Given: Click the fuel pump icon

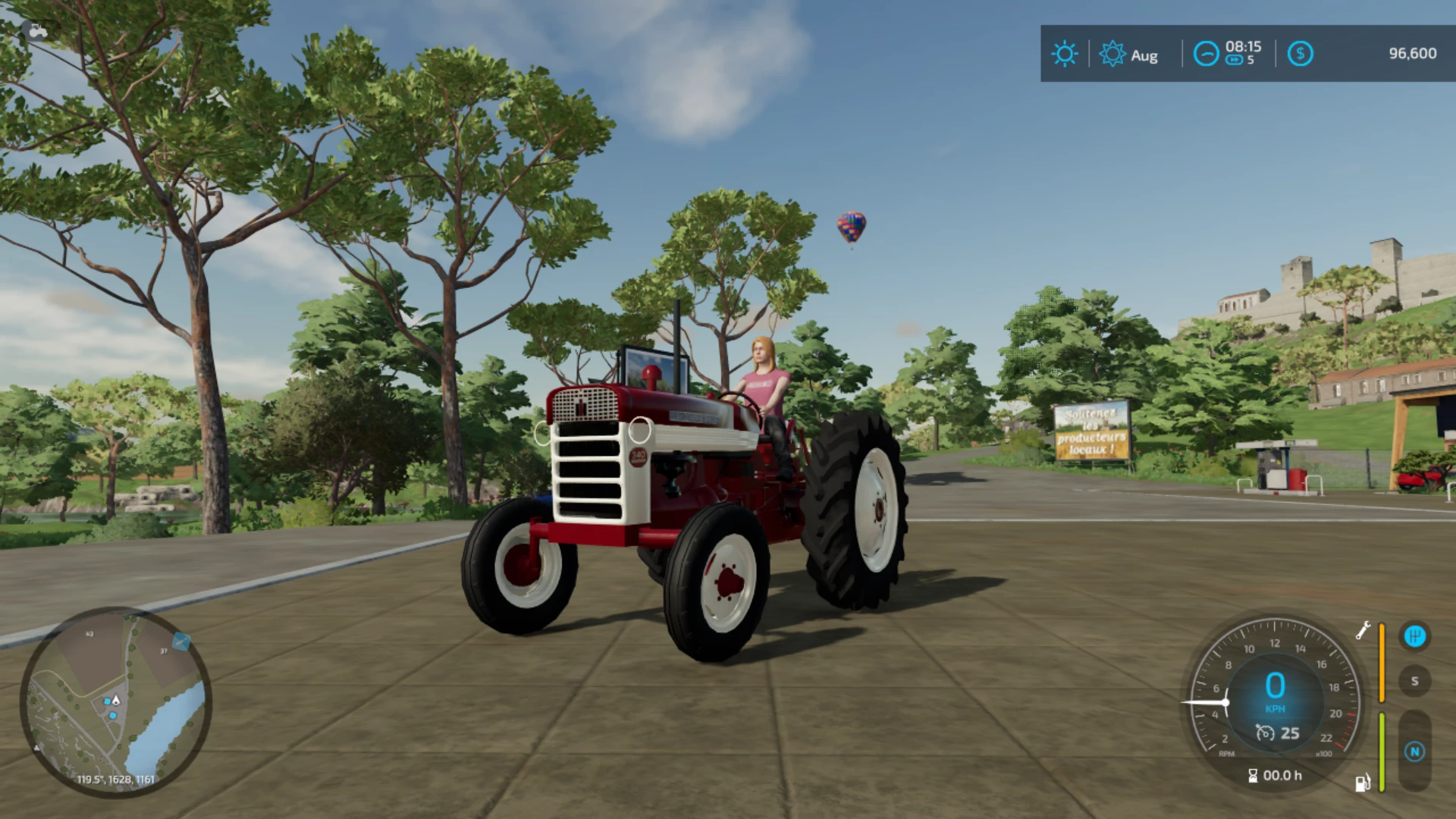Looking at the screenshot, I should pos(1363,783).
